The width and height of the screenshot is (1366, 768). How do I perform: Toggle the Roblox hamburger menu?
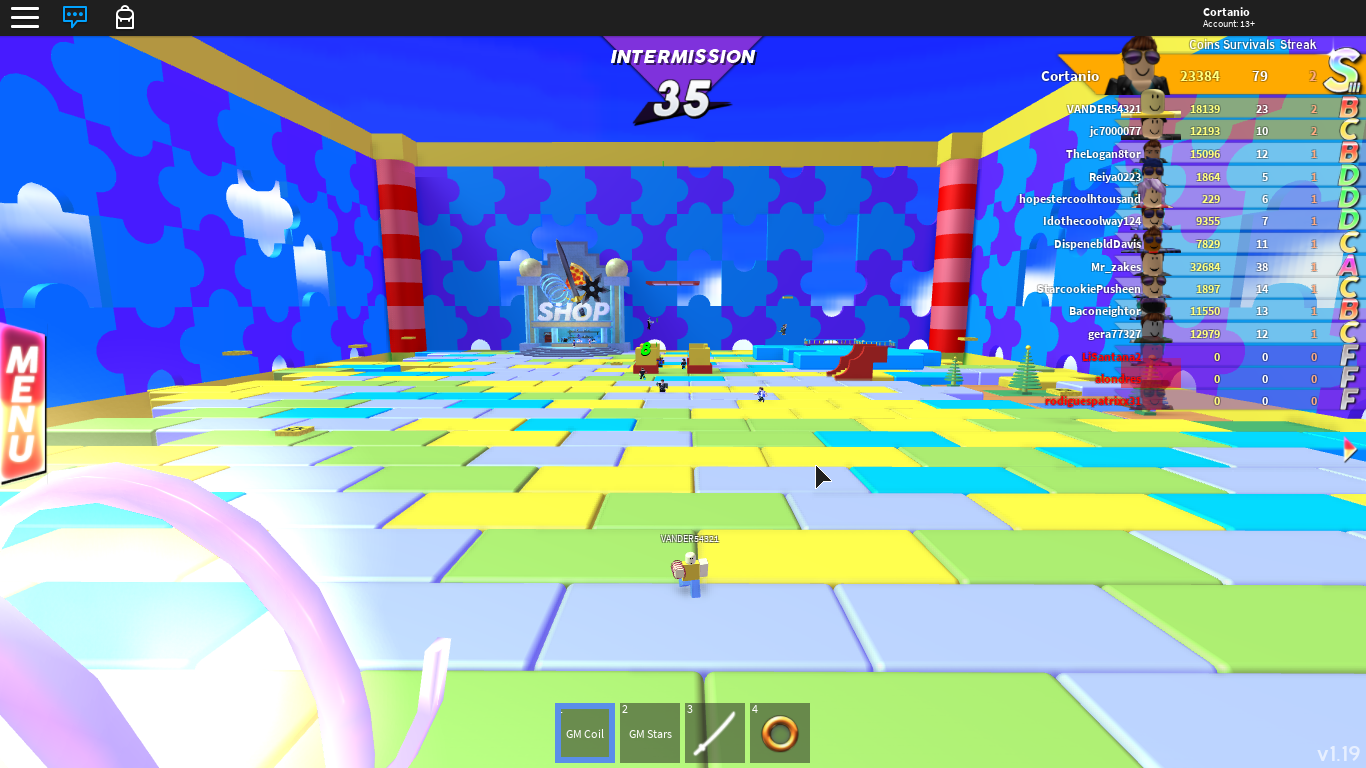pos(25,17)
